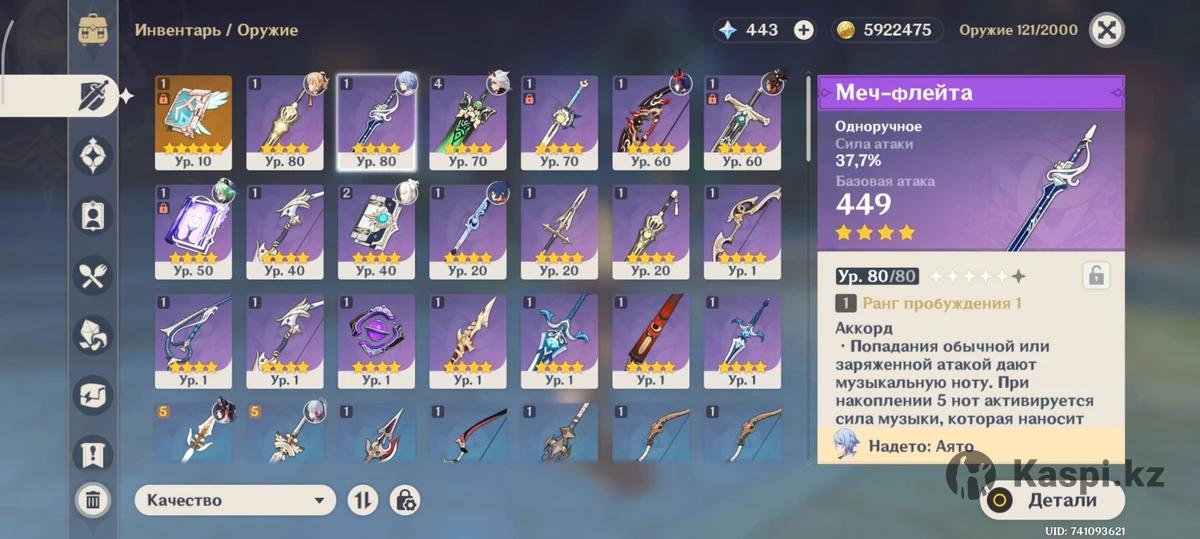Switch to the food tab
This screenshot has height=539, width=1200.
(94, 276)
